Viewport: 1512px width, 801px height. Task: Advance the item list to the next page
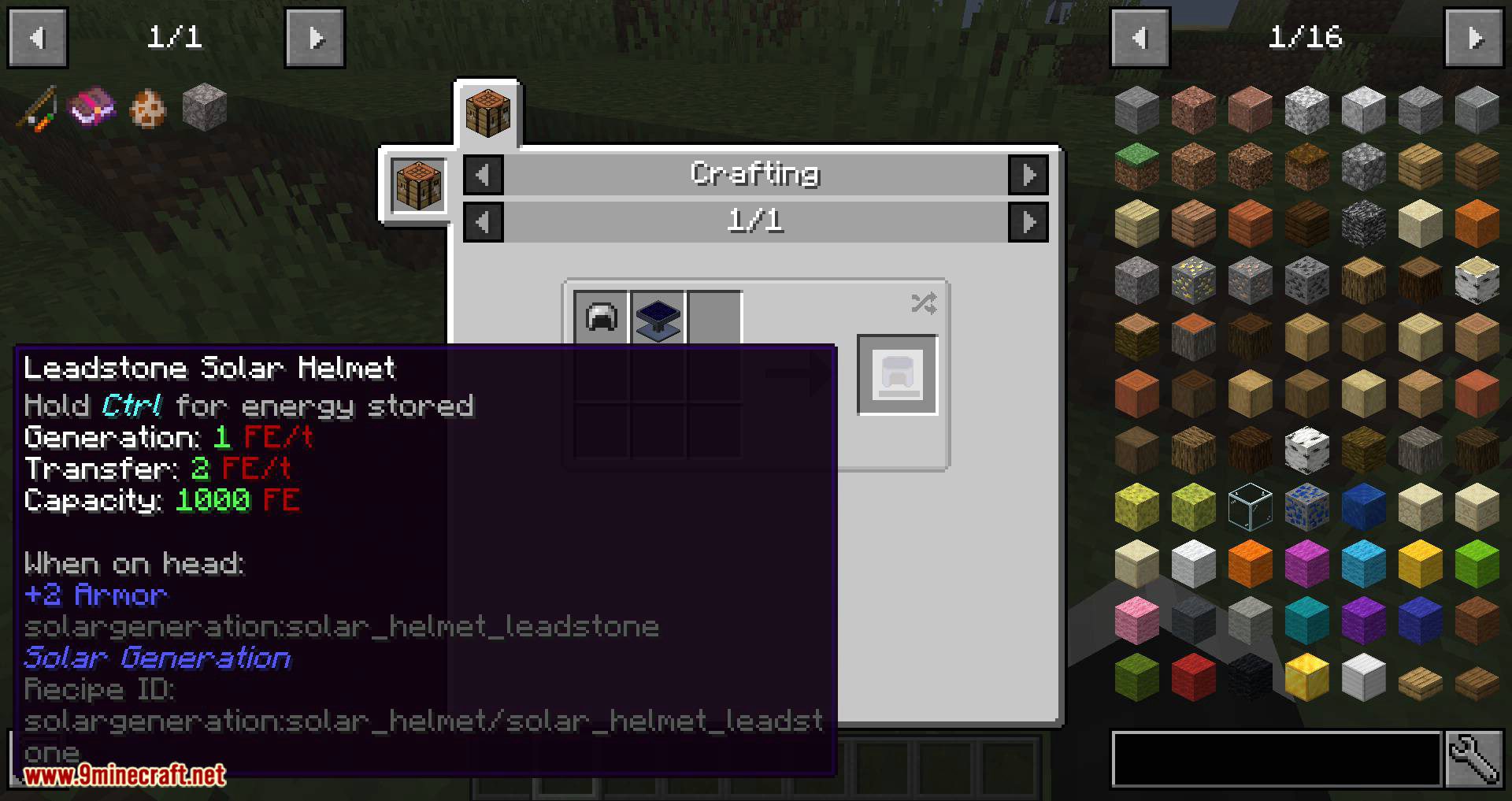[x=1477, y=37]
